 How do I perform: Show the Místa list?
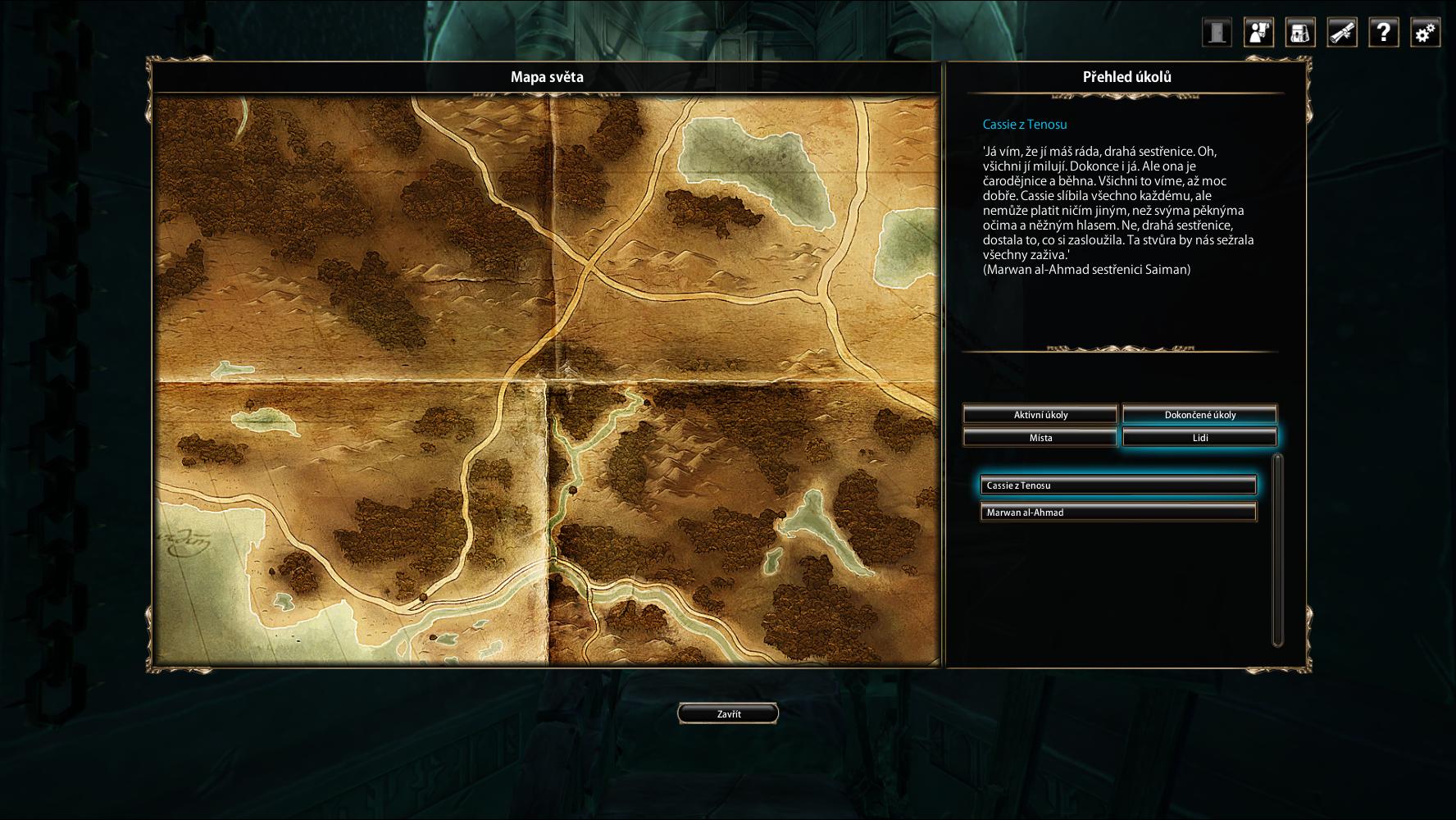[x=1040, y=437]
